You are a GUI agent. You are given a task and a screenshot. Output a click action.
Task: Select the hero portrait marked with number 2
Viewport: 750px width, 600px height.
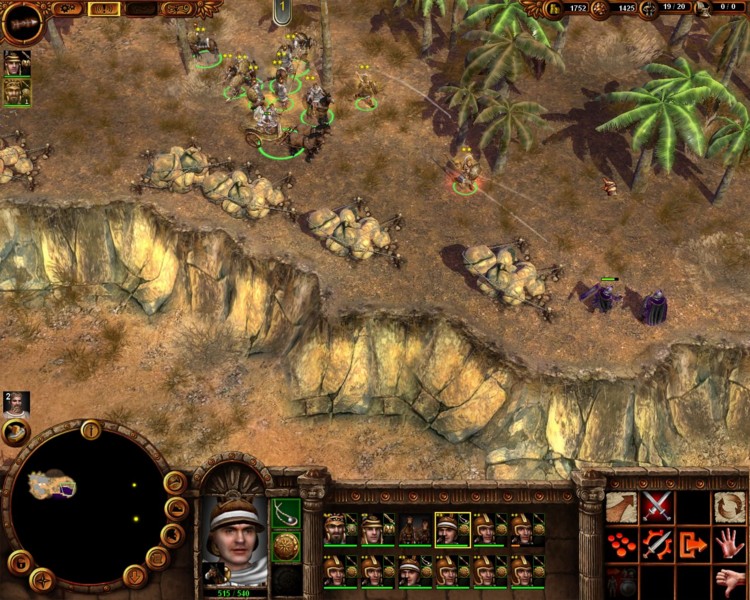(x=16, y=404)
